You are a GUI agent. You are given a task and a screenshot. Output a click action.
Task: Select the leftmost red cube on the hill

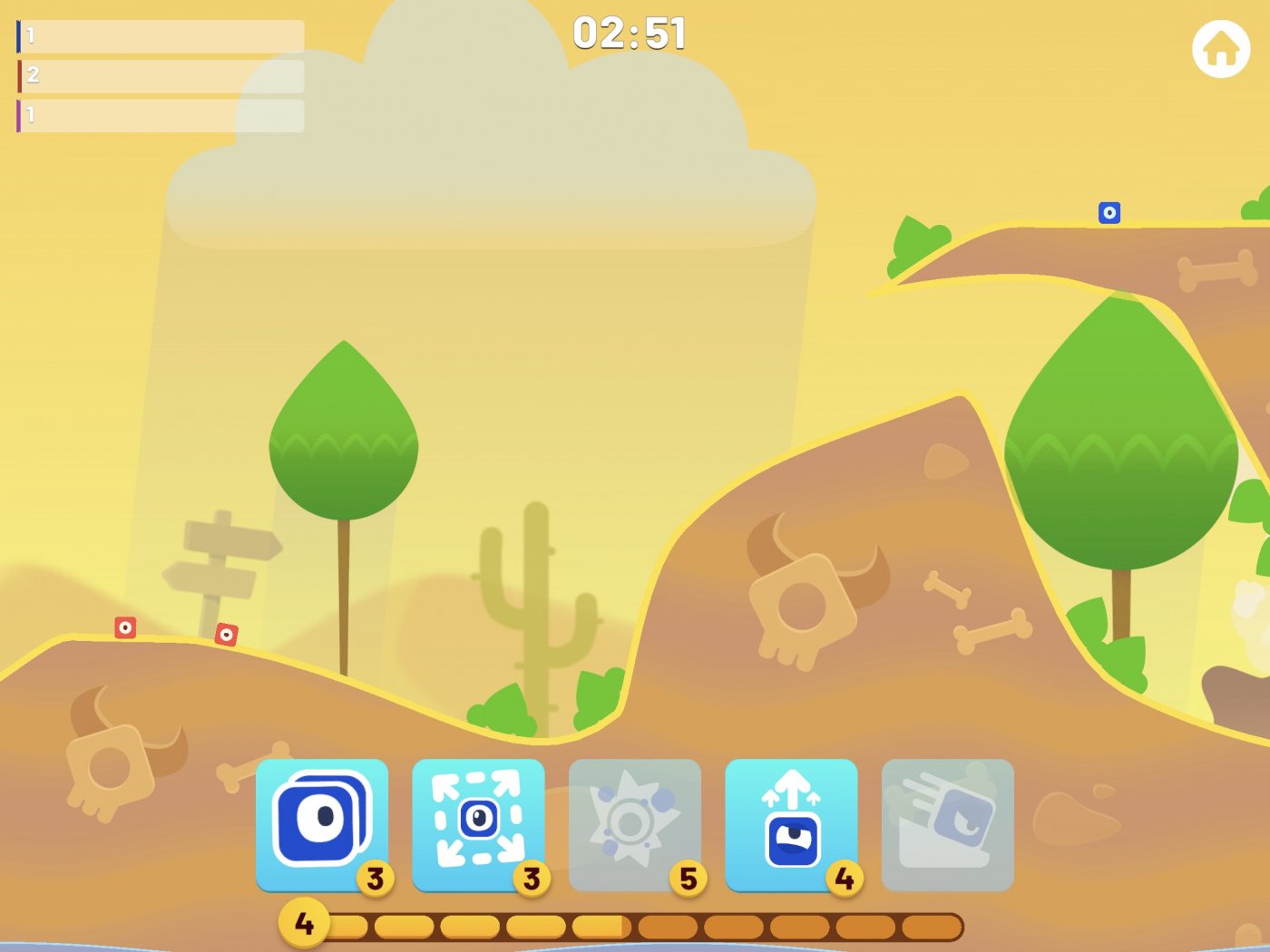click(124, 627)
